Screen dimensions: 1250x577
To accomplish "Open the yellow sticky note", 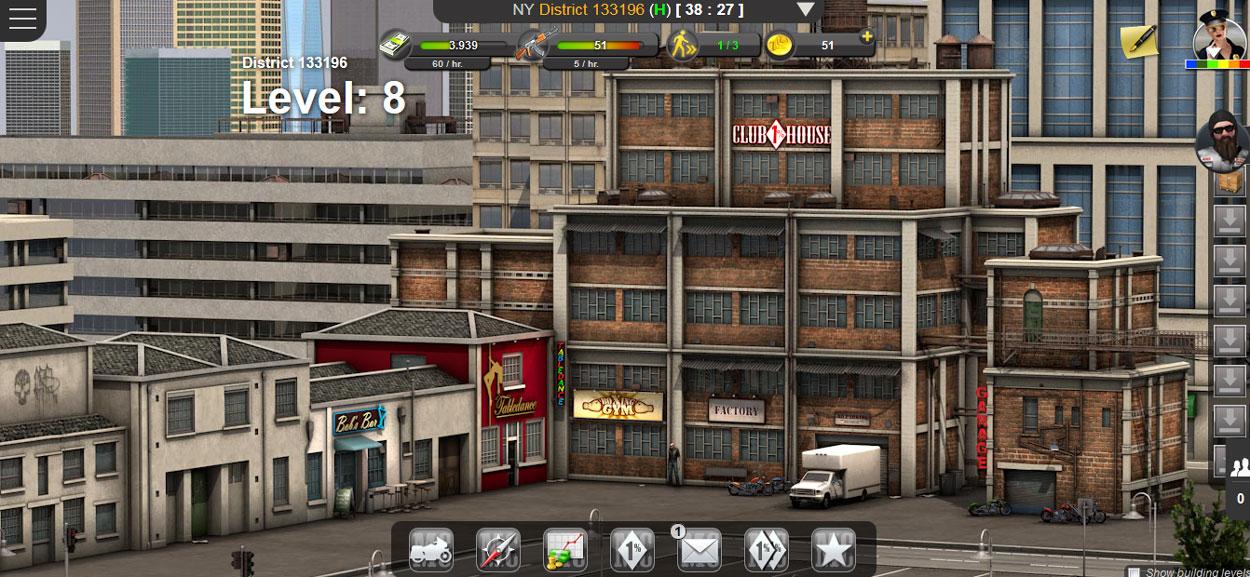I will click(x=1138, y=41).
